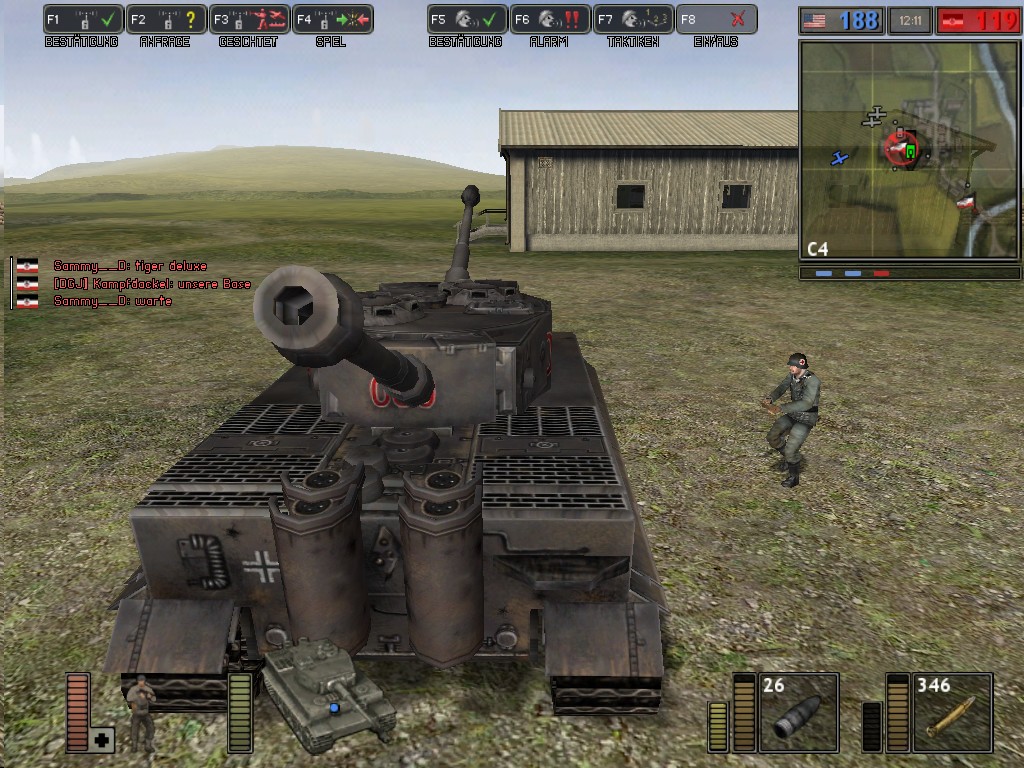Open the F7 Taktiken menu

coord(633,19)
